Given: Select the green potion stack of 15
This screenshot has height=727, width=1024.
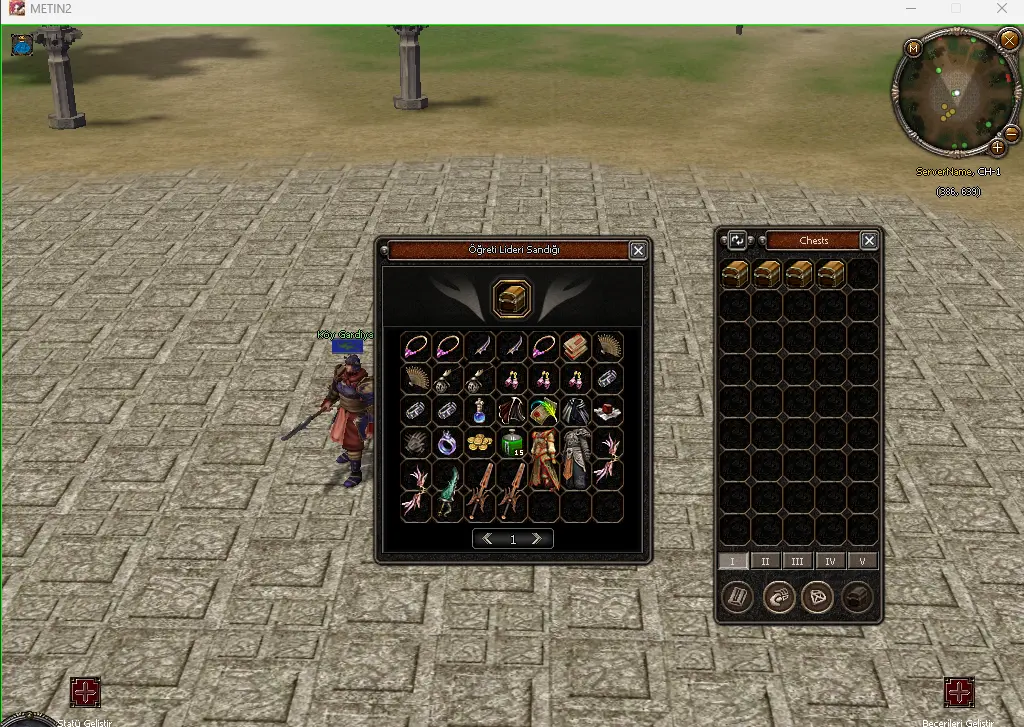Looking at the screenshot, I should click(x=512, y=442).
